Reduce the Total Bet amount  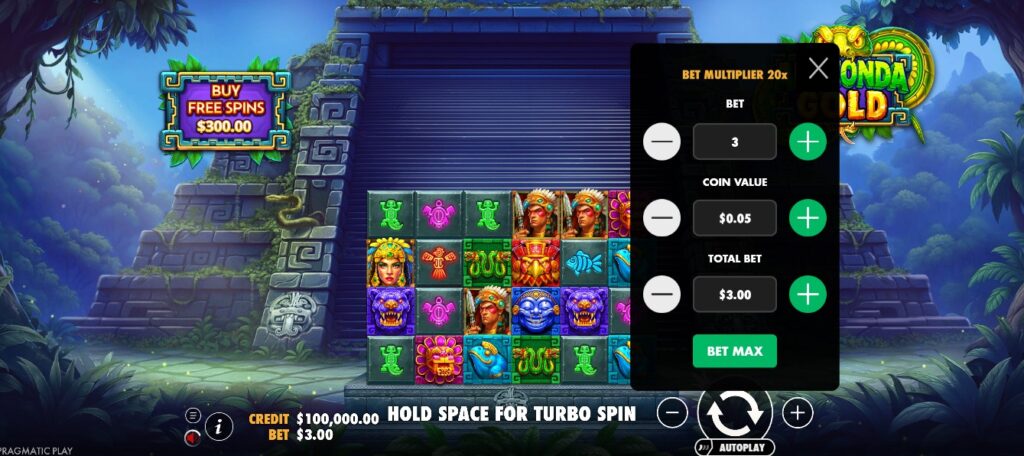click(x=662, y=294)
